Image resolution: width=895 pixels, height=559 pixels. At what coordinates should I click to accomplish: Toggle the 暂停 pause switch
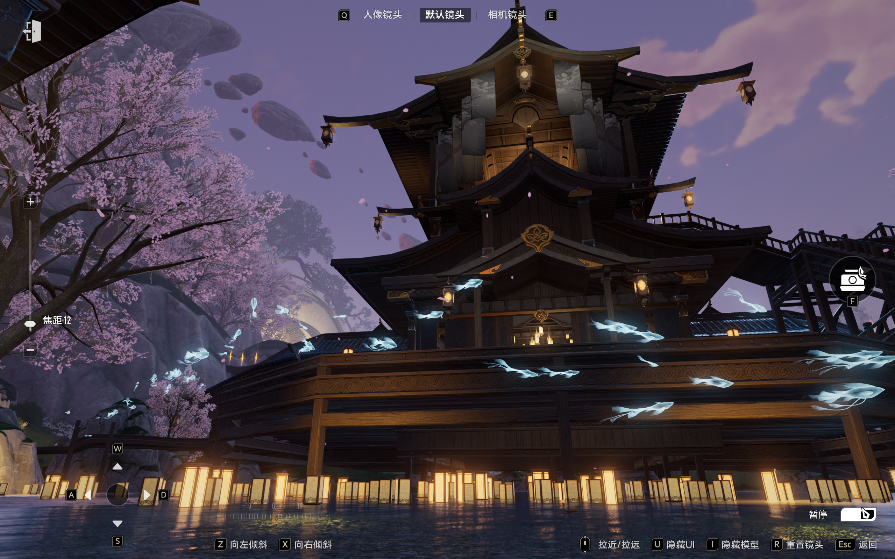pos(857,514)
